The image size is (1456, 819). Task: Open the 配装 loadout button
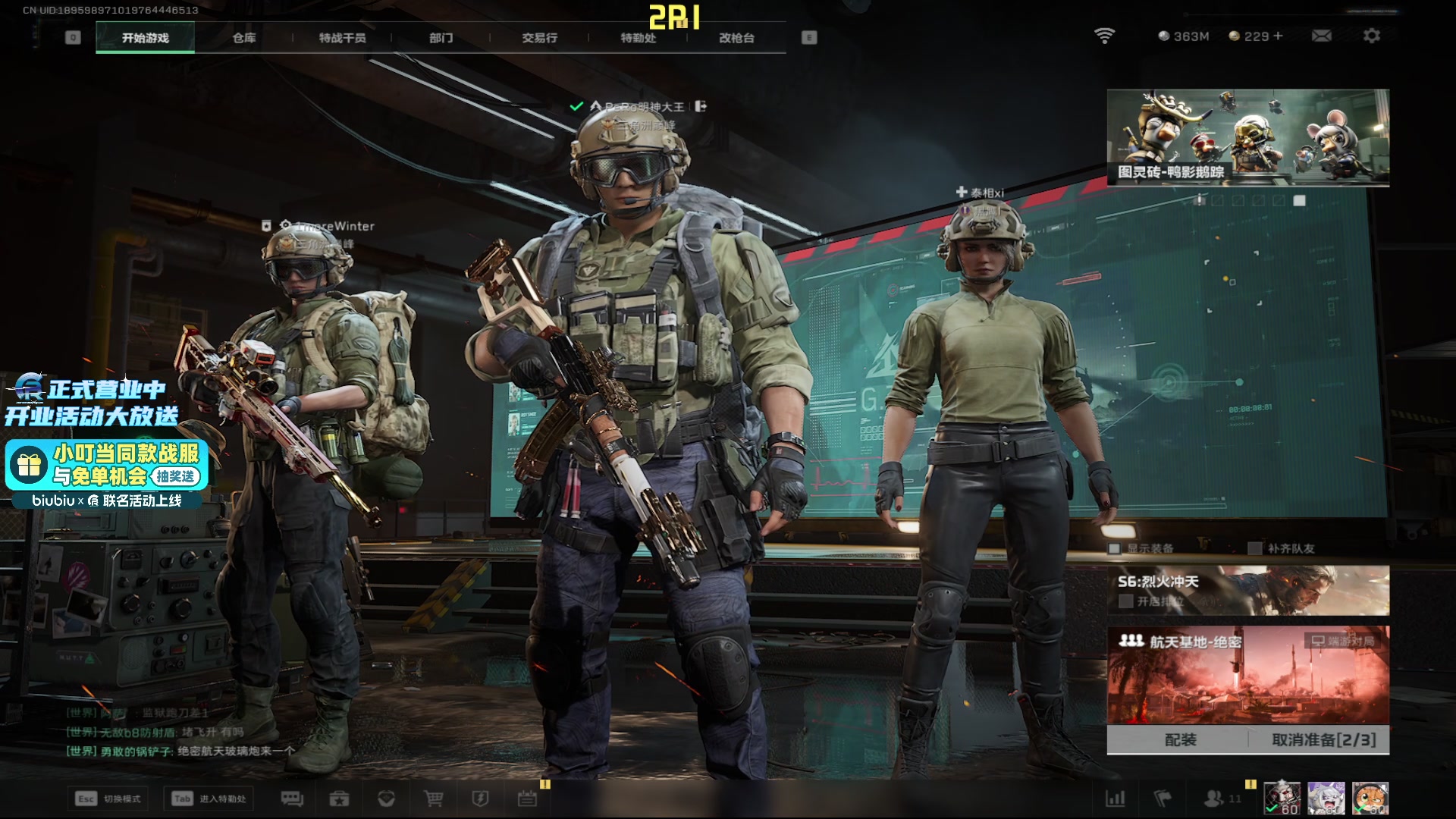point(1179,740)
